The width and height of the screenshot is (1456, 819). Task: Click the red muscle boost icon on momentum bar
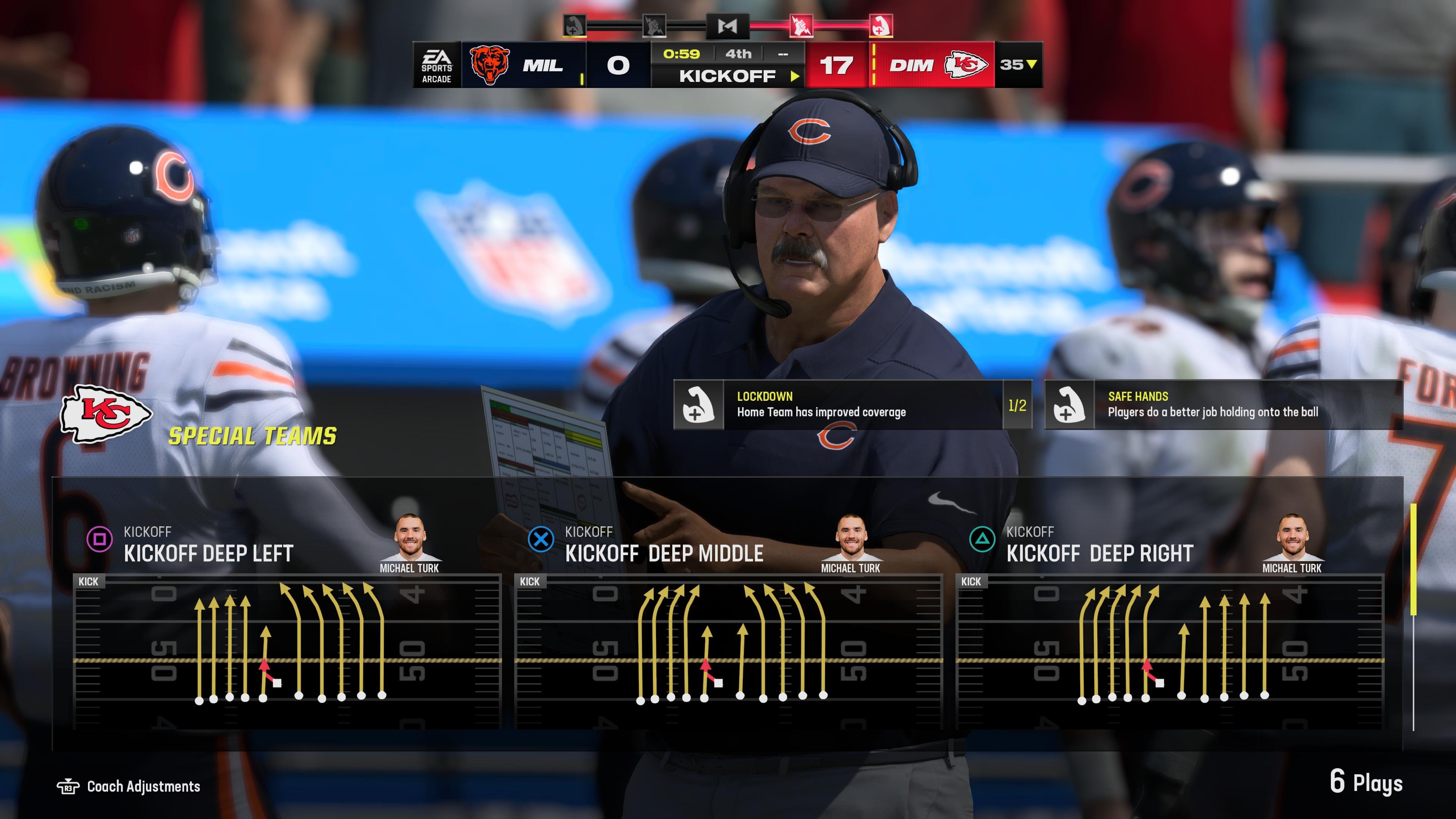(880, 25)
